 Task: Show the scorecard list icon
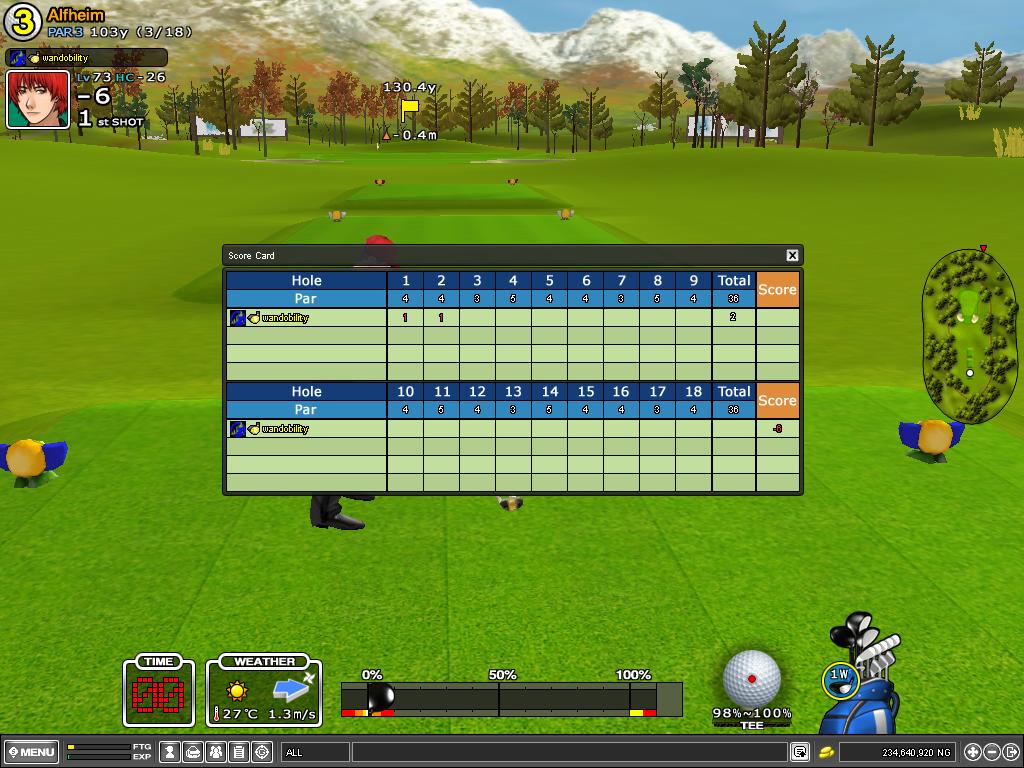[x=239, y=752]
